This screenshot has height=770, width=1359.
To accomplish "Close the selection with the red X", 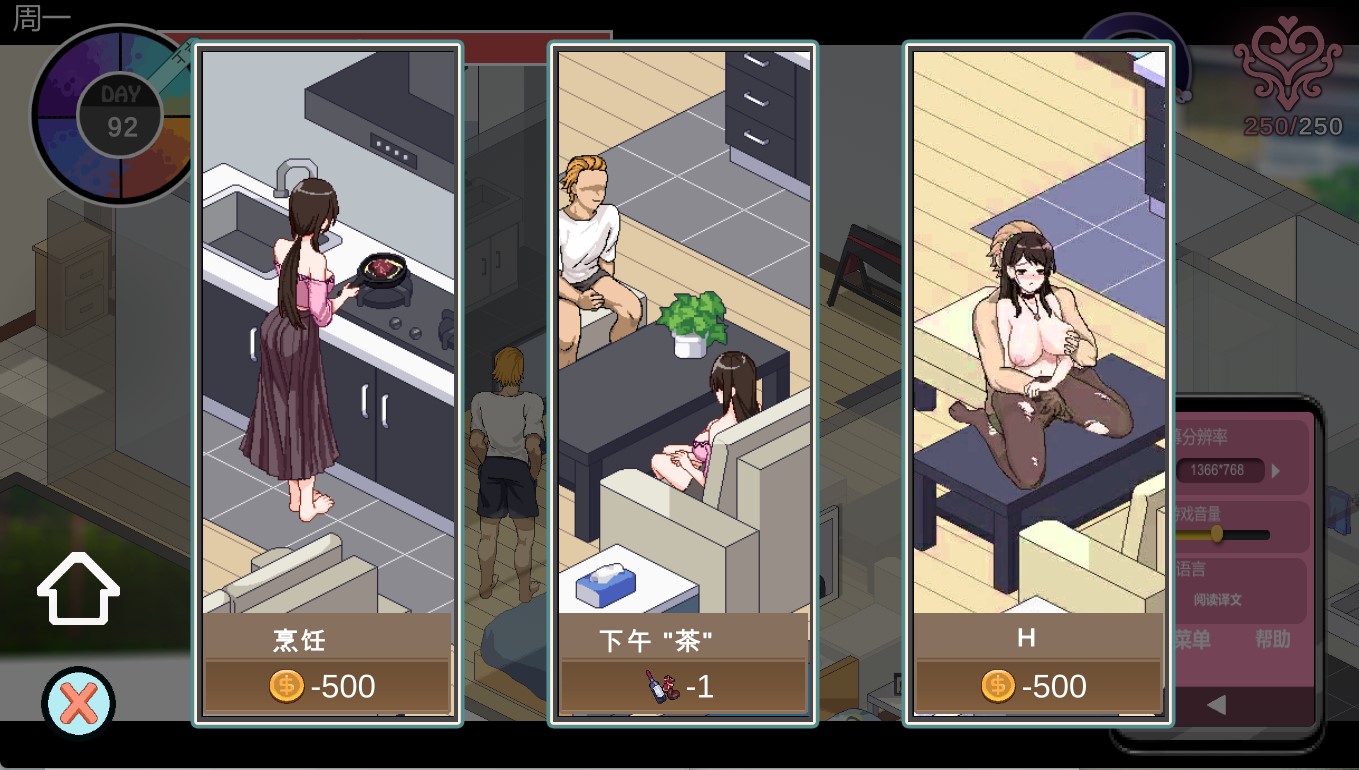I will (78, 703).
